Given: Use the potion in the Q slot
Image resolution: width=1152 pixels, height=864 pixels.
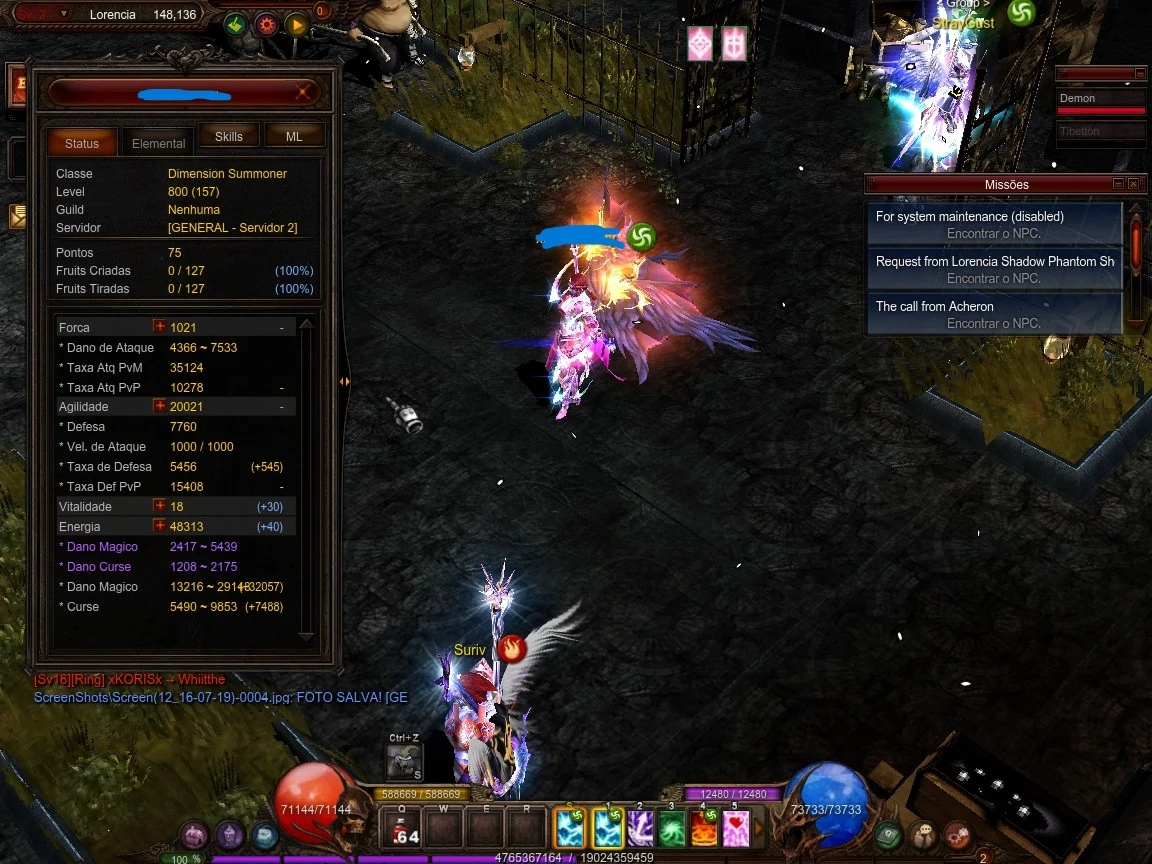Looking at the screenshot, I should point(402,828).
